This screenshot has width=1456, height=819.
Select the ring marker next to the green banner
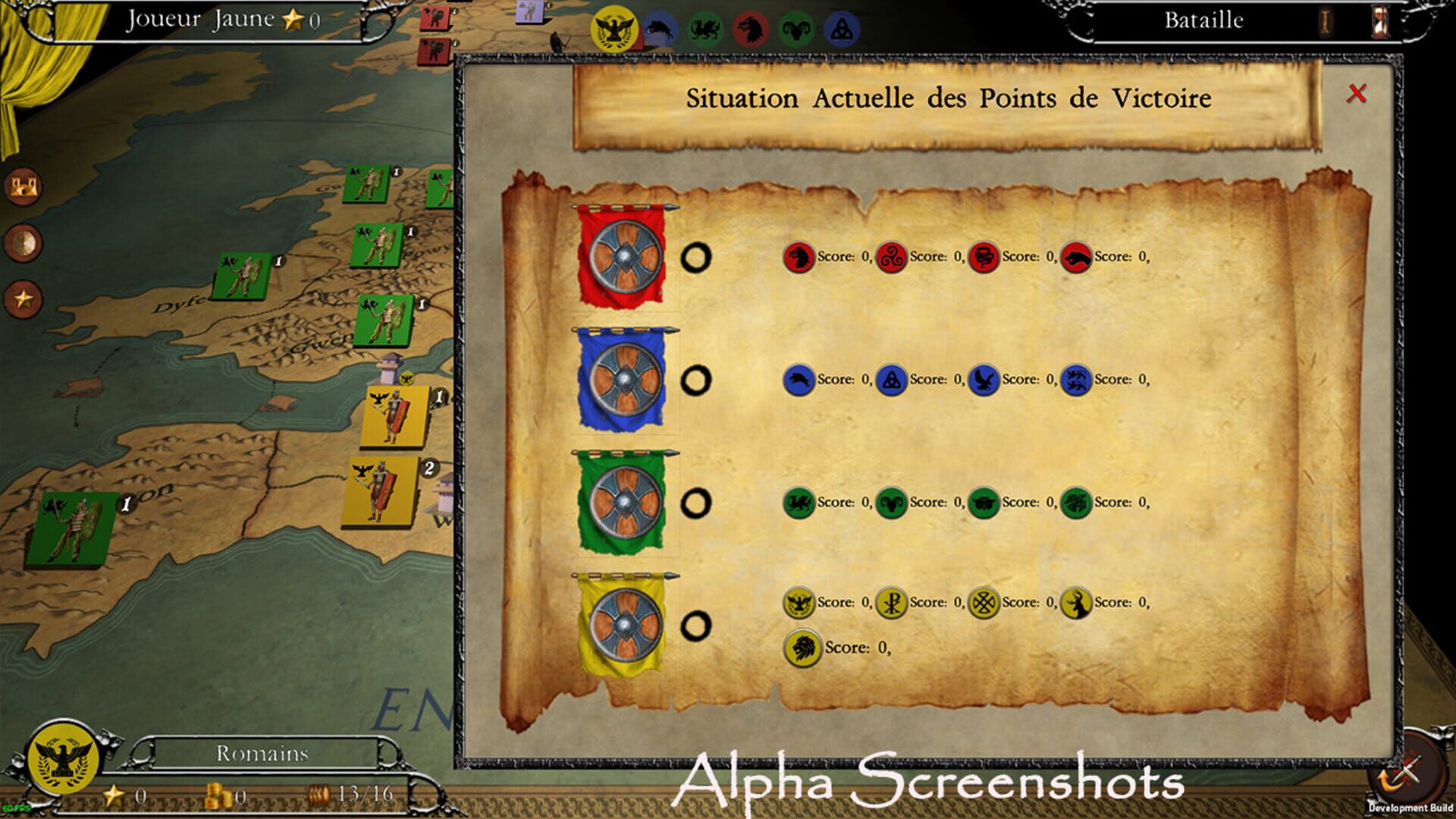point(698,498)
